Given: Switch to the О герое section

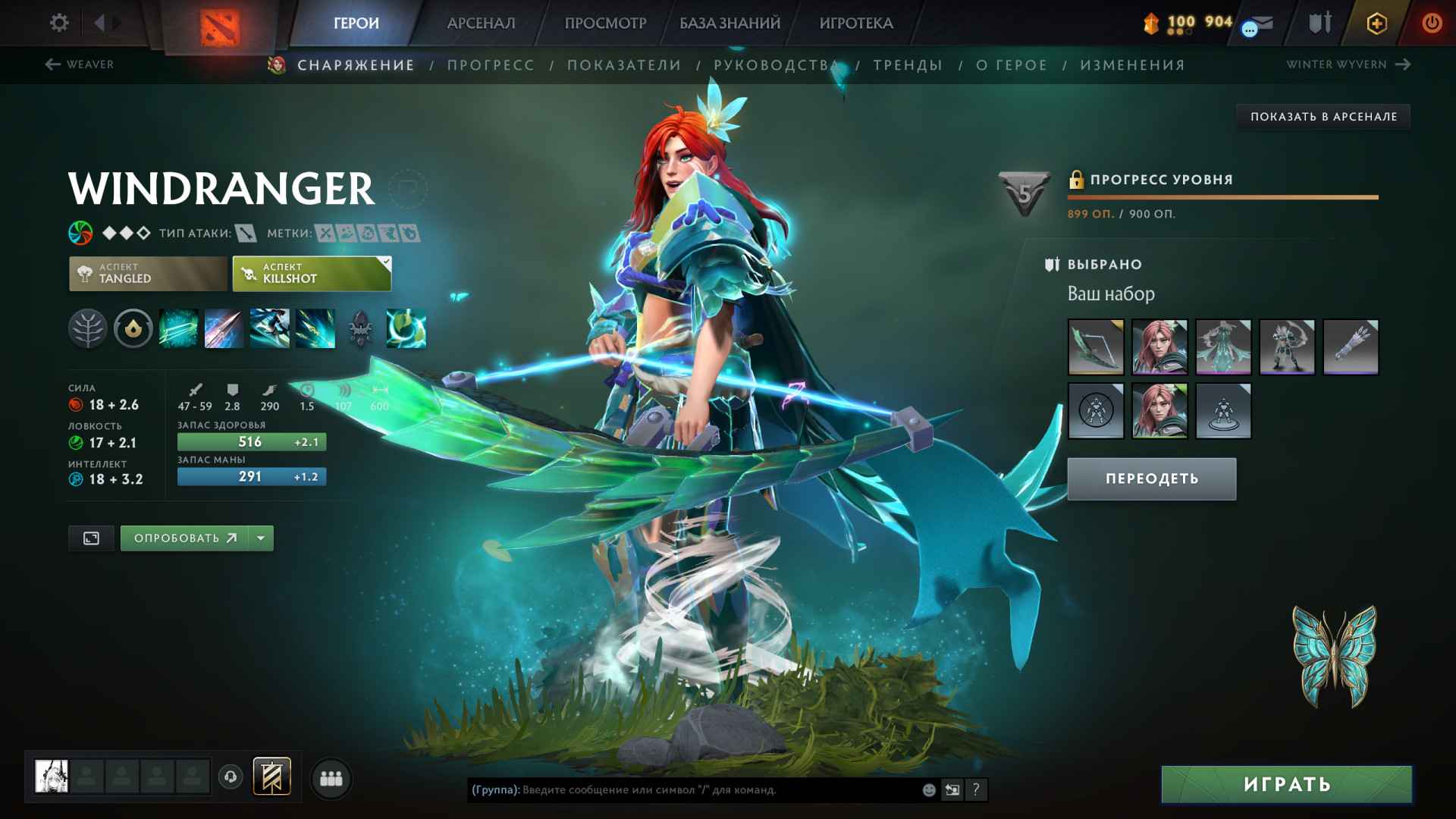Looking at the screenshot, I should tap(1012, 65).
